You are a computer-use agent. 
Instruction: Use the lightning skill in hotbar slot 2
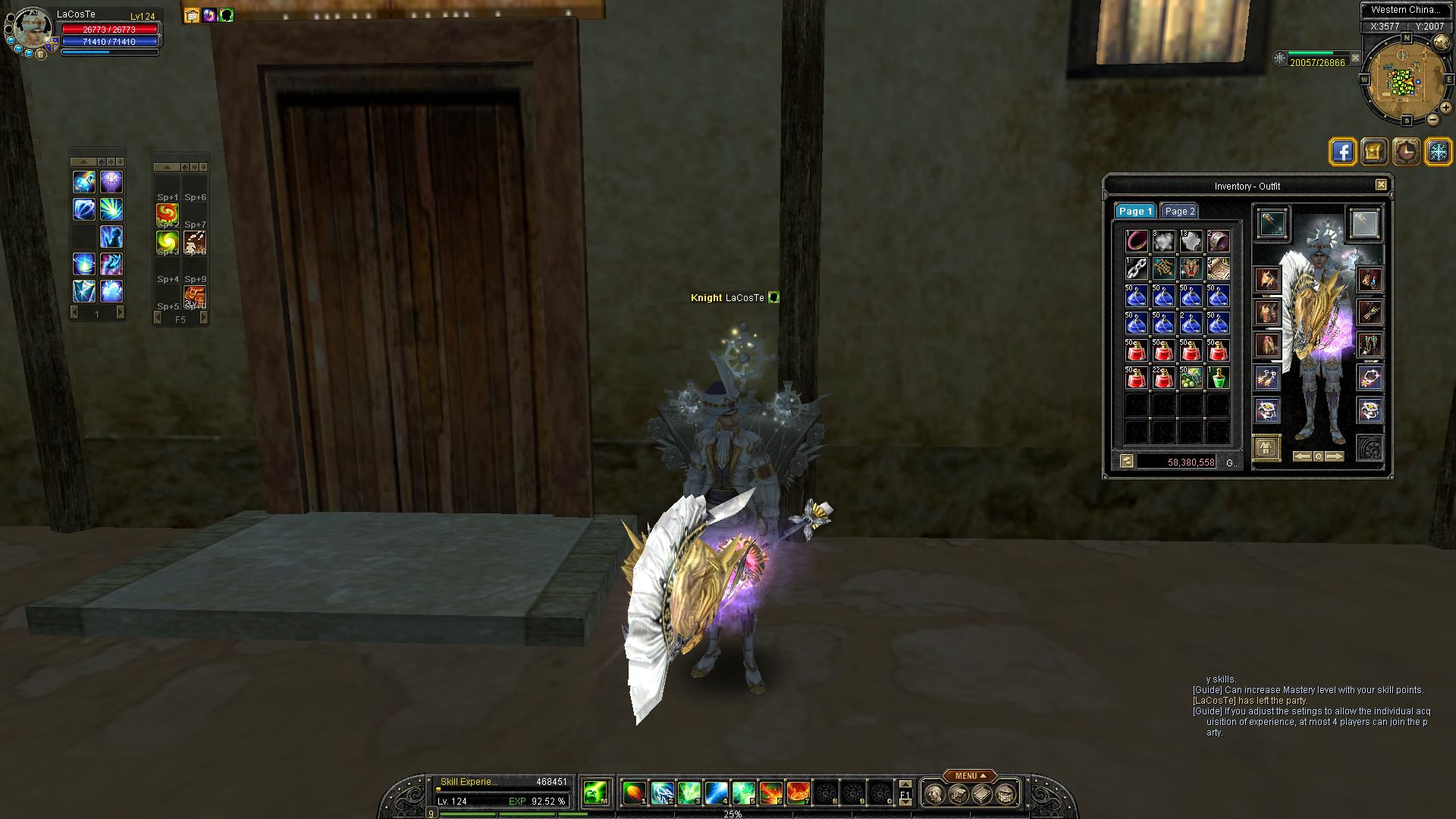coord(662,793)
